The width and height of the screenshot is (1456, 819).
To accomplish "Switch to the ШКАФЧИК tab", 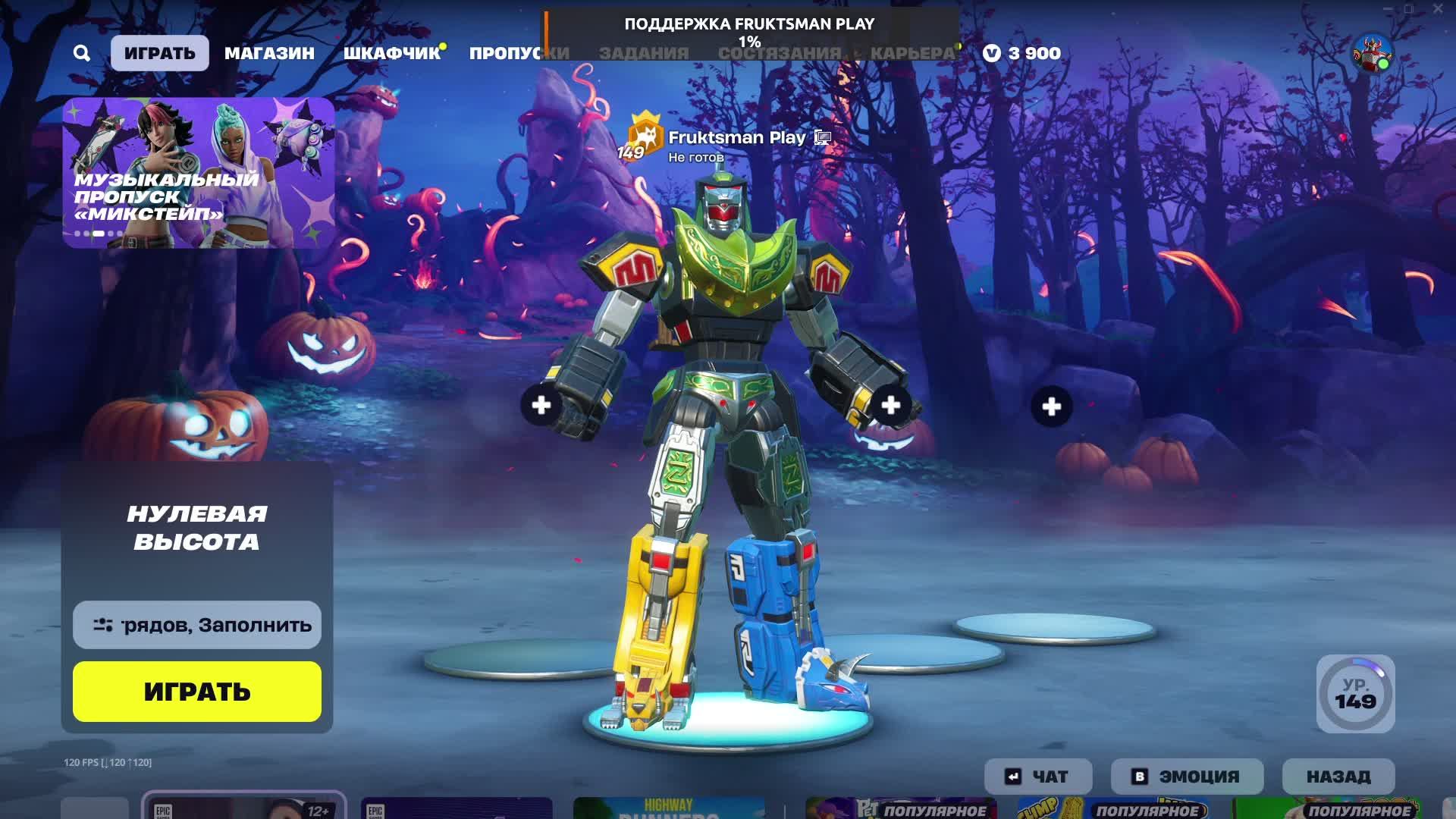I will (x=391, y=53).
